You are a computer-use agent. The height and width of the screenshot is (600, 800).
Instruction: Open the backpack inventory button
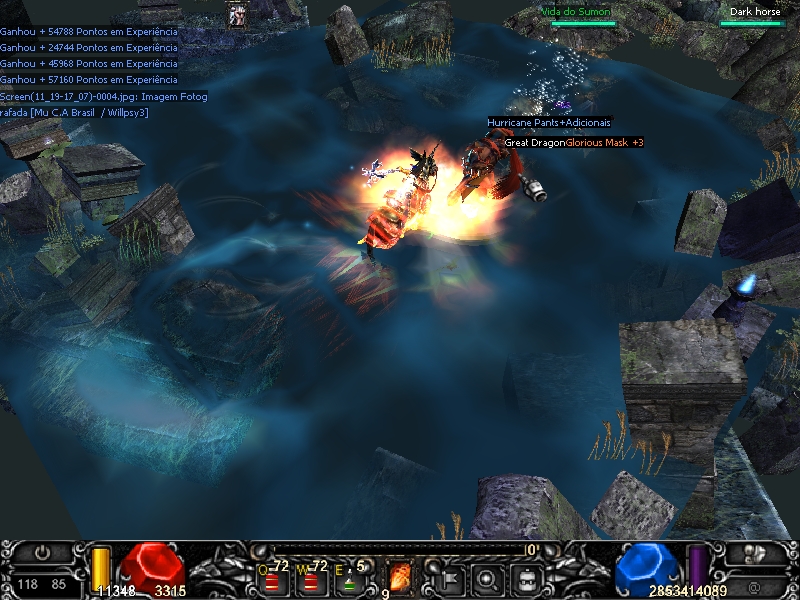point(526,577)
